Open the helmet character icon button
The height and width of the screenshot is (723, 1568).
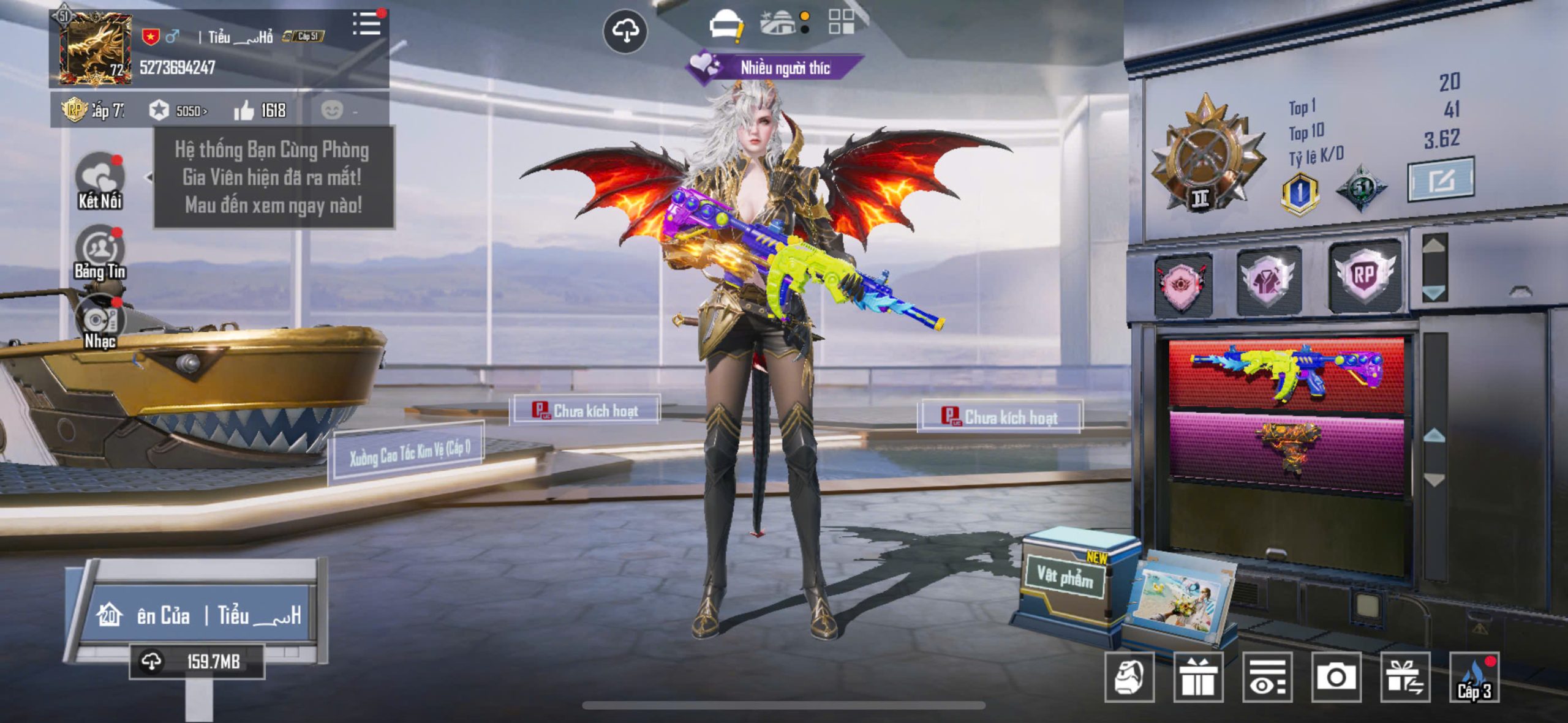(x=726, y=24)
